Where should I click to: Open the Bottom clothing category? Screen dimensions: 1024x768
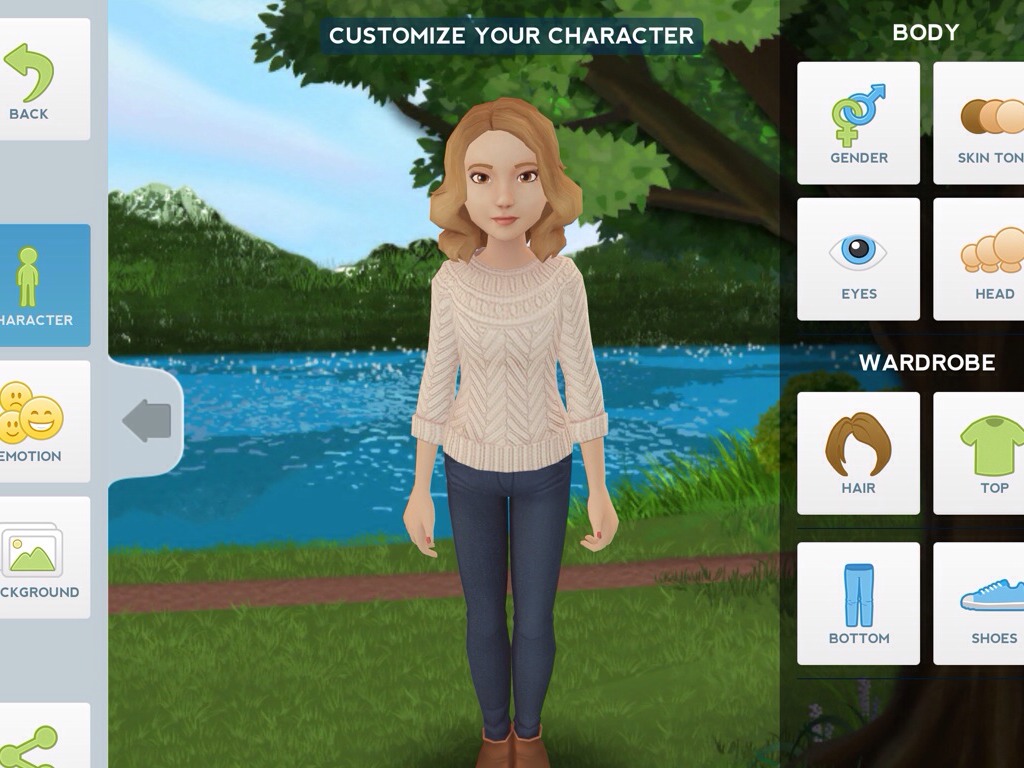pos(858,603)
